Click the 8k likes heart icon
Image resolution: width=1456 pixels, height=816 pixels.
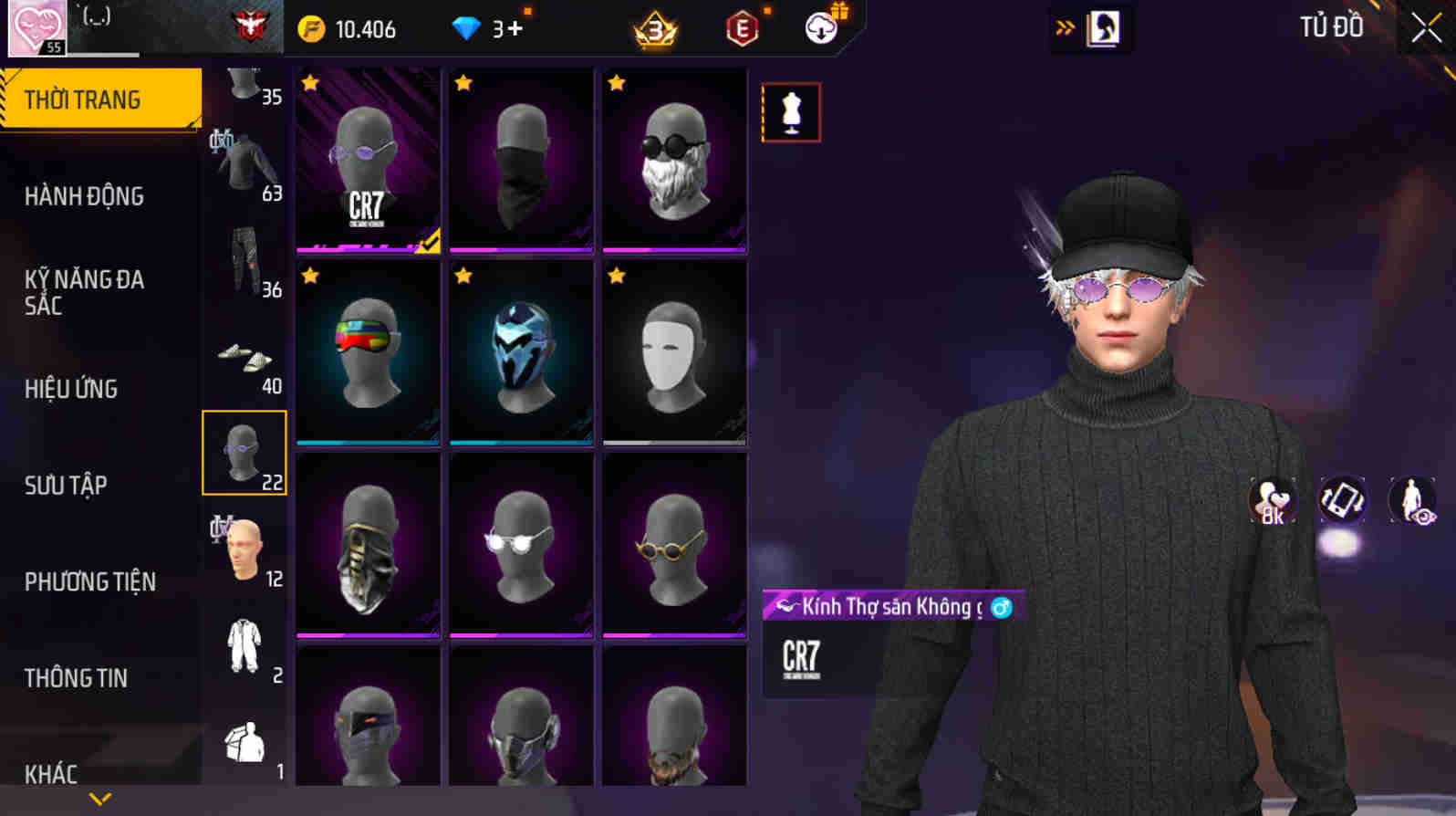point(1274,499)
